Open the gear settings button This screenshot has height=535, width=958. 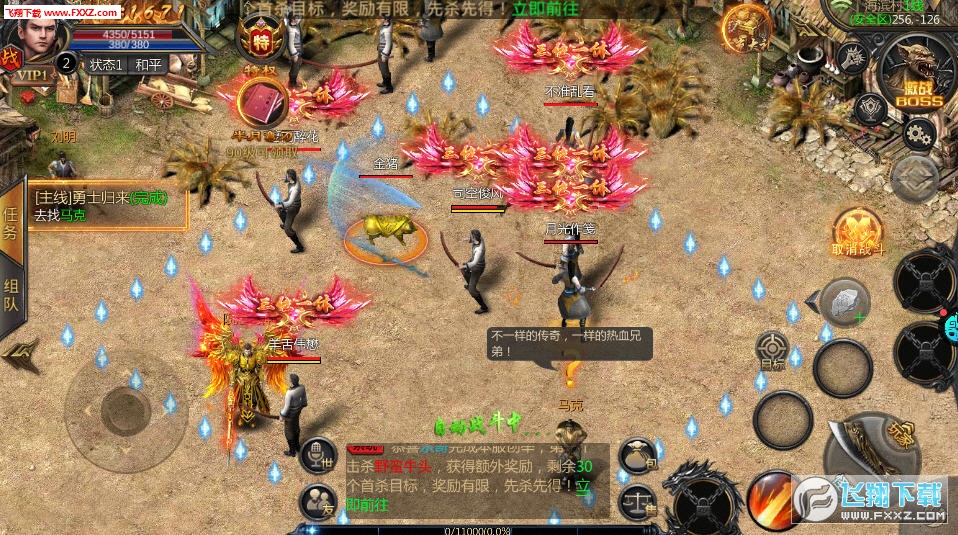[917, 132]
